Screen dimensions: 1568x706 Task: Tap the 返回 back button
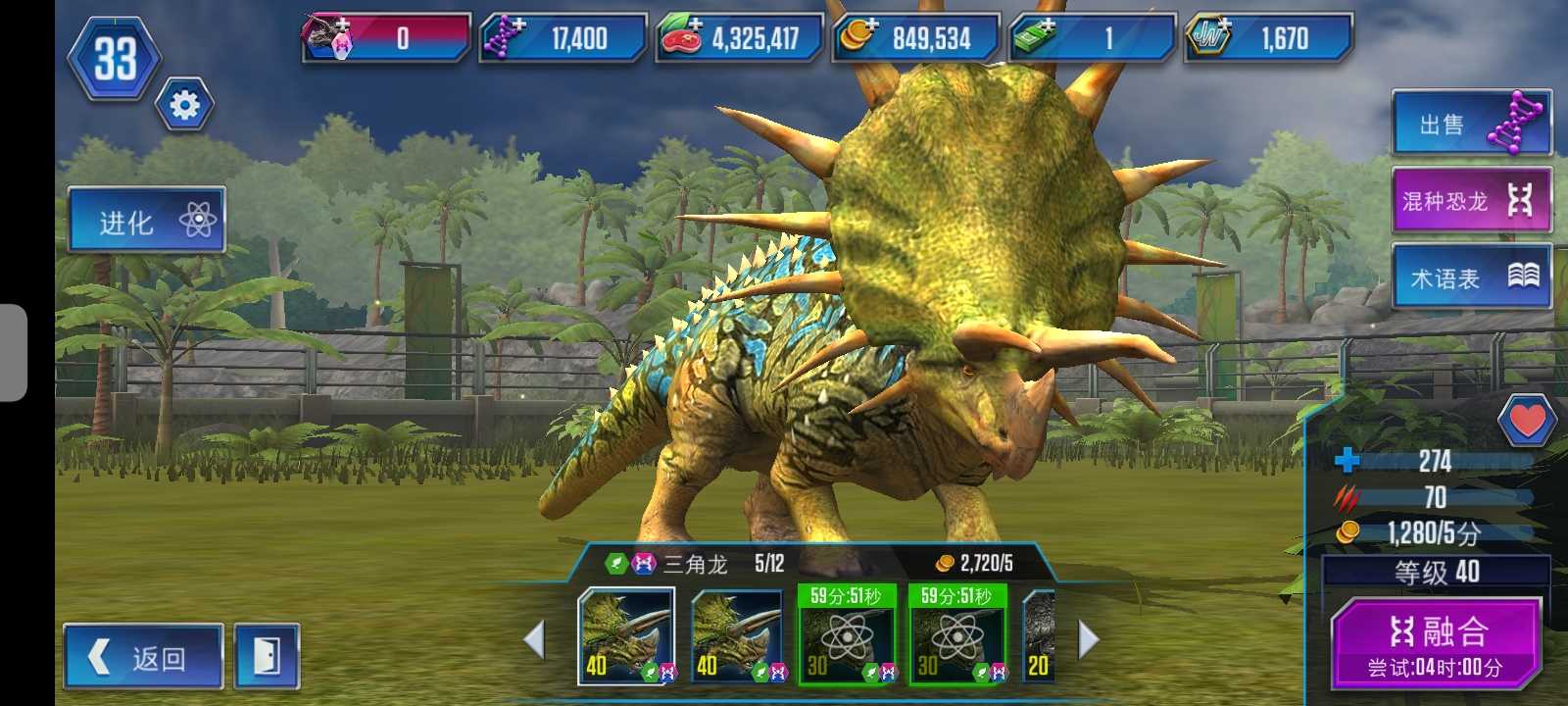pos(143,657)
